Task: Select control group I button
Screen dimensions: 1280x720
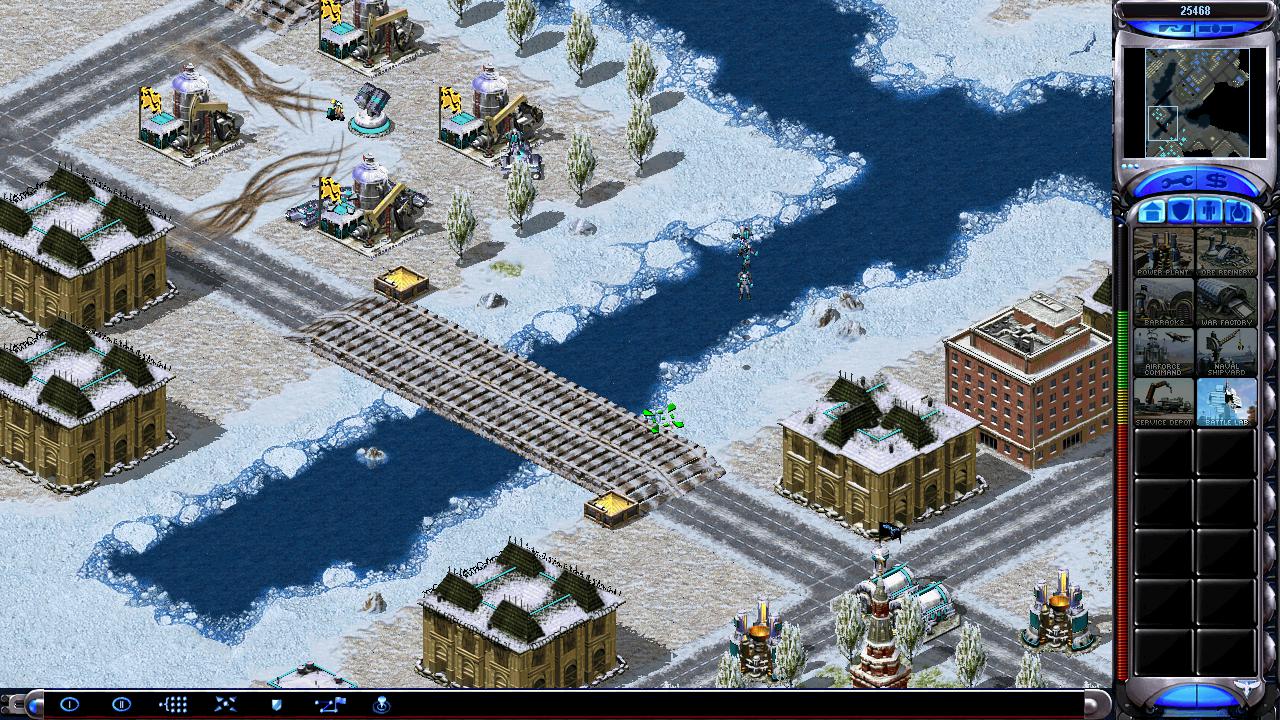Action: 69,705
